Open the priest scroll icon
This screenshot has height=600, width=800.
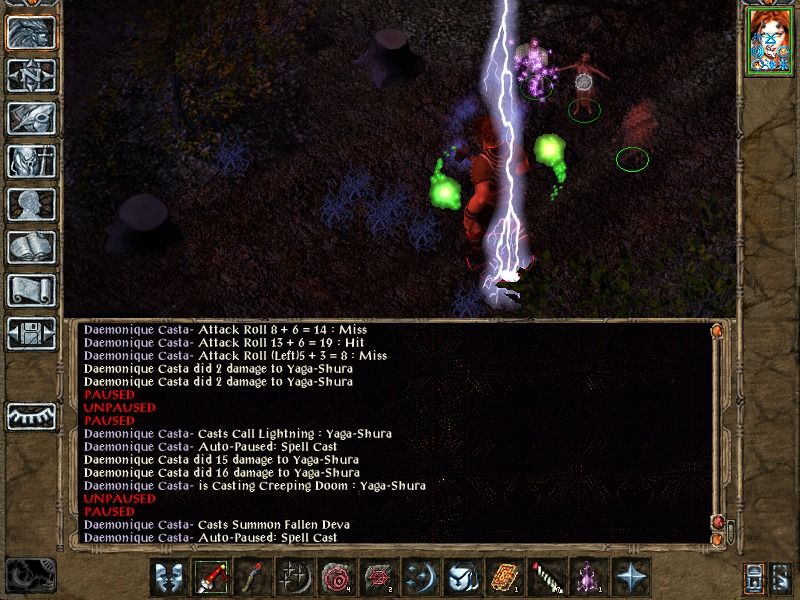click(x=31, y=290)
